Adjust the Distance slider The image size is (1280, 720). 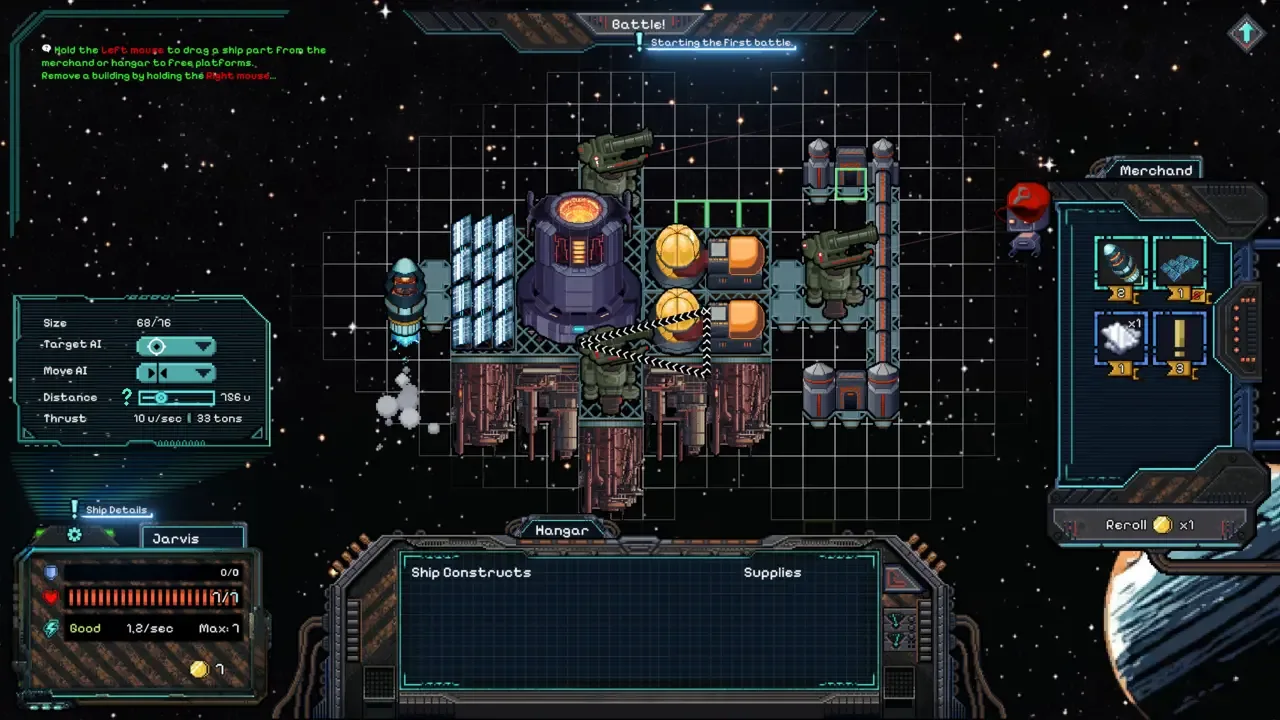coord(161,398)
